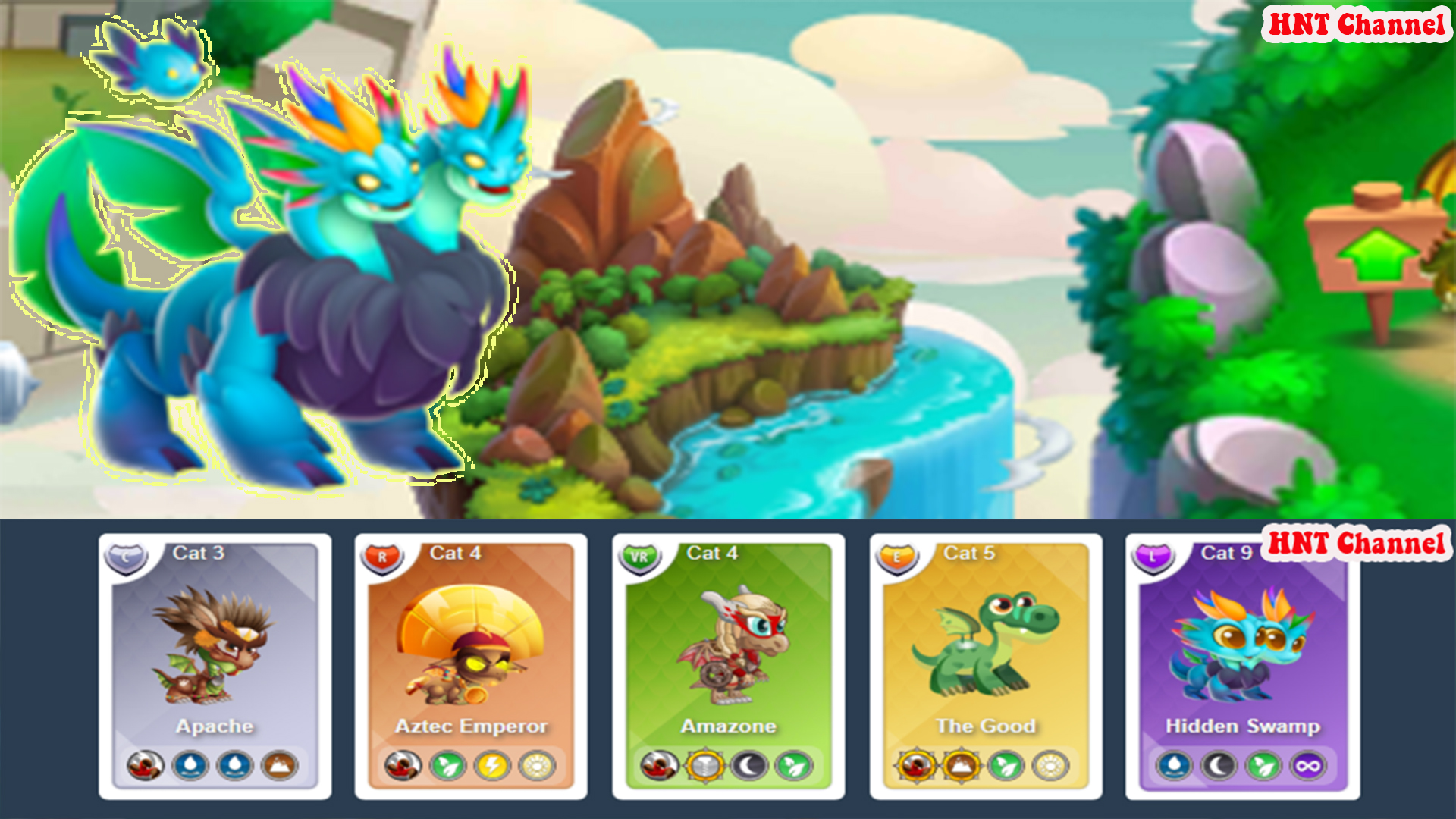Click the nature leaf element icon on The Good's card

pyautogui.click(x=1007, y=766)
